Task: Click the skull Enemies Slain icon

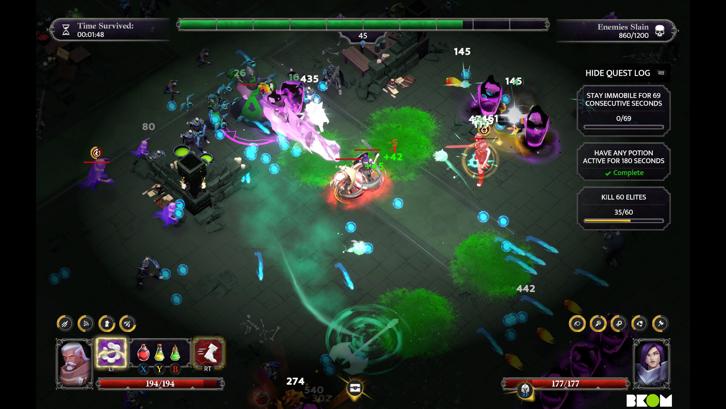Action: [x=660, y=31]
